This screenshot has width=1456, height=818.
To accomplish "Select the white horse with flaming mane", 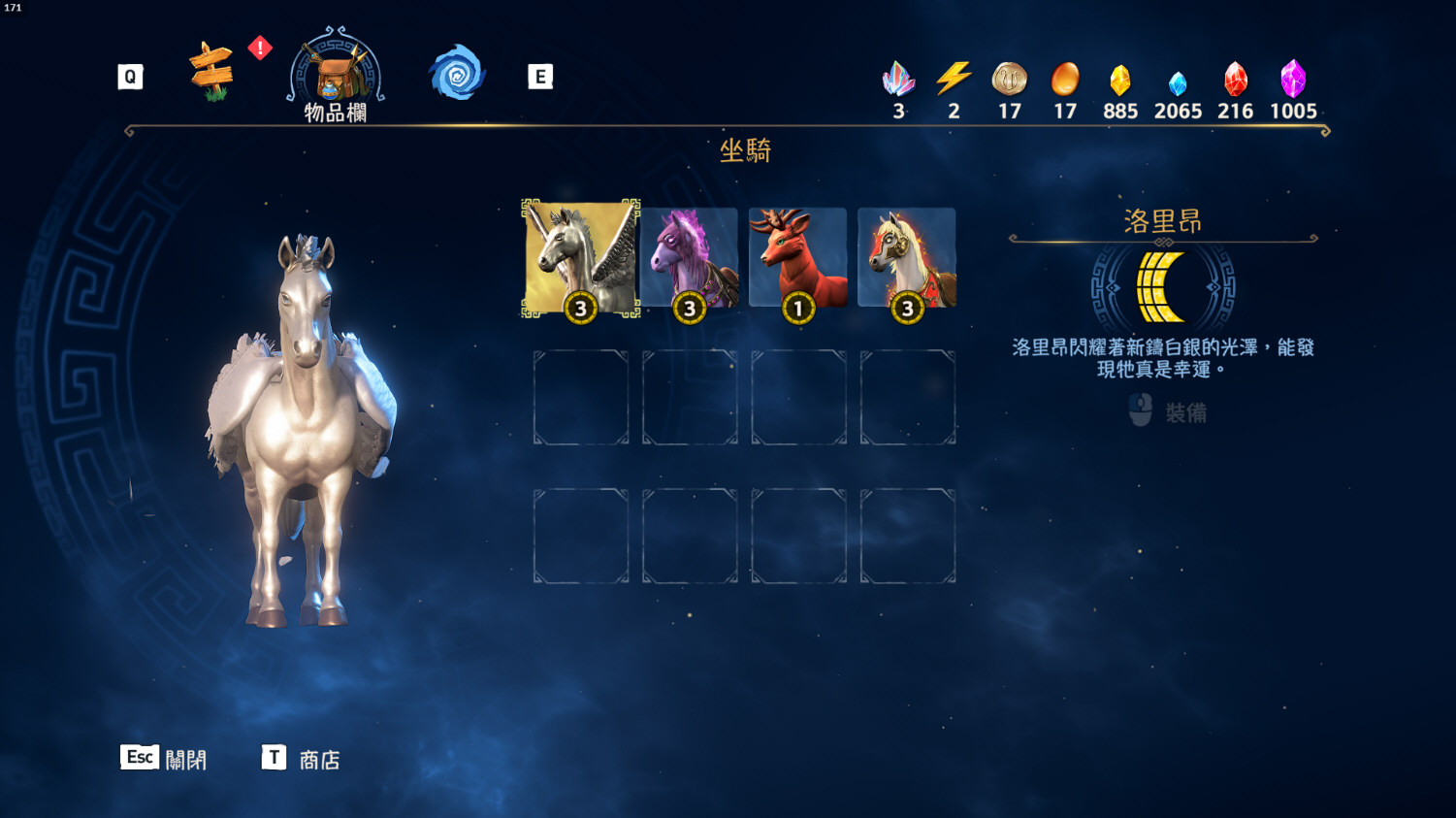I will click(907, 258).
